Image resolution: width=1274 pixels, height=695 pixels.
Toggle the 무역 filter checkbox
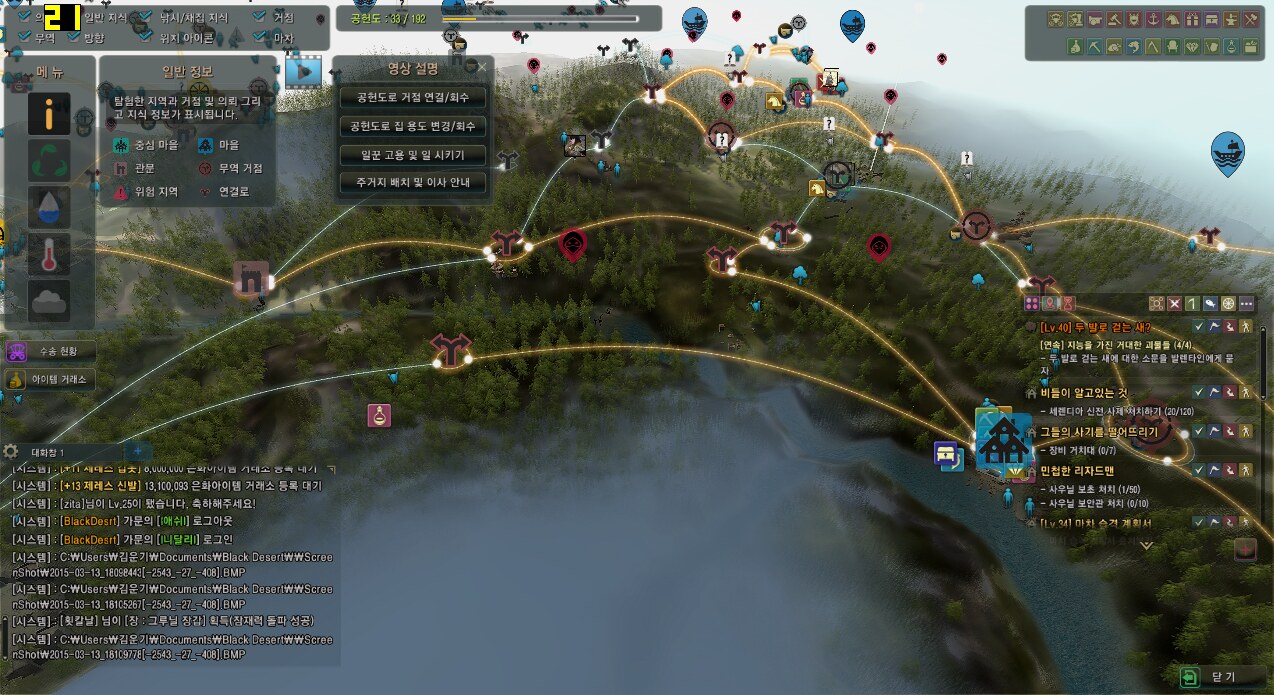[25, 38]
